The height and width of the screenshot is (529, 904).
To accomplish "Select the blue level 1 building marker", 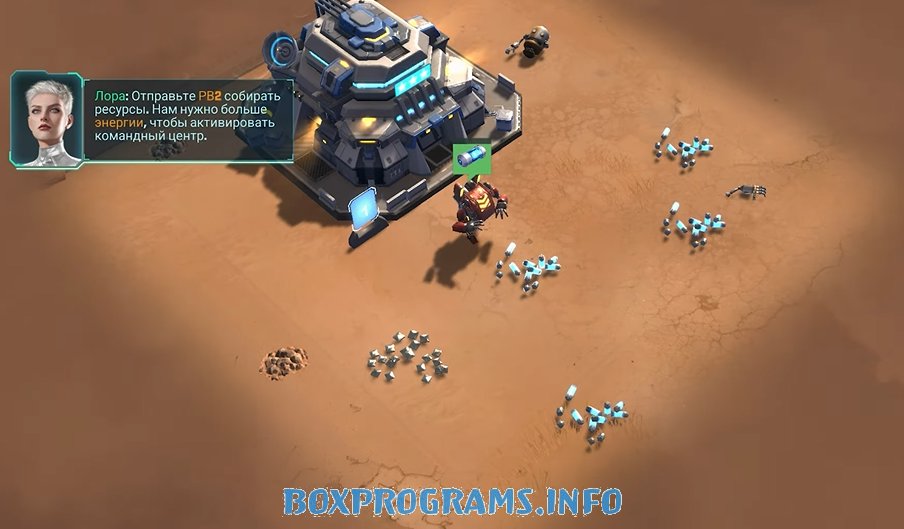I will (x=362, y=207).
